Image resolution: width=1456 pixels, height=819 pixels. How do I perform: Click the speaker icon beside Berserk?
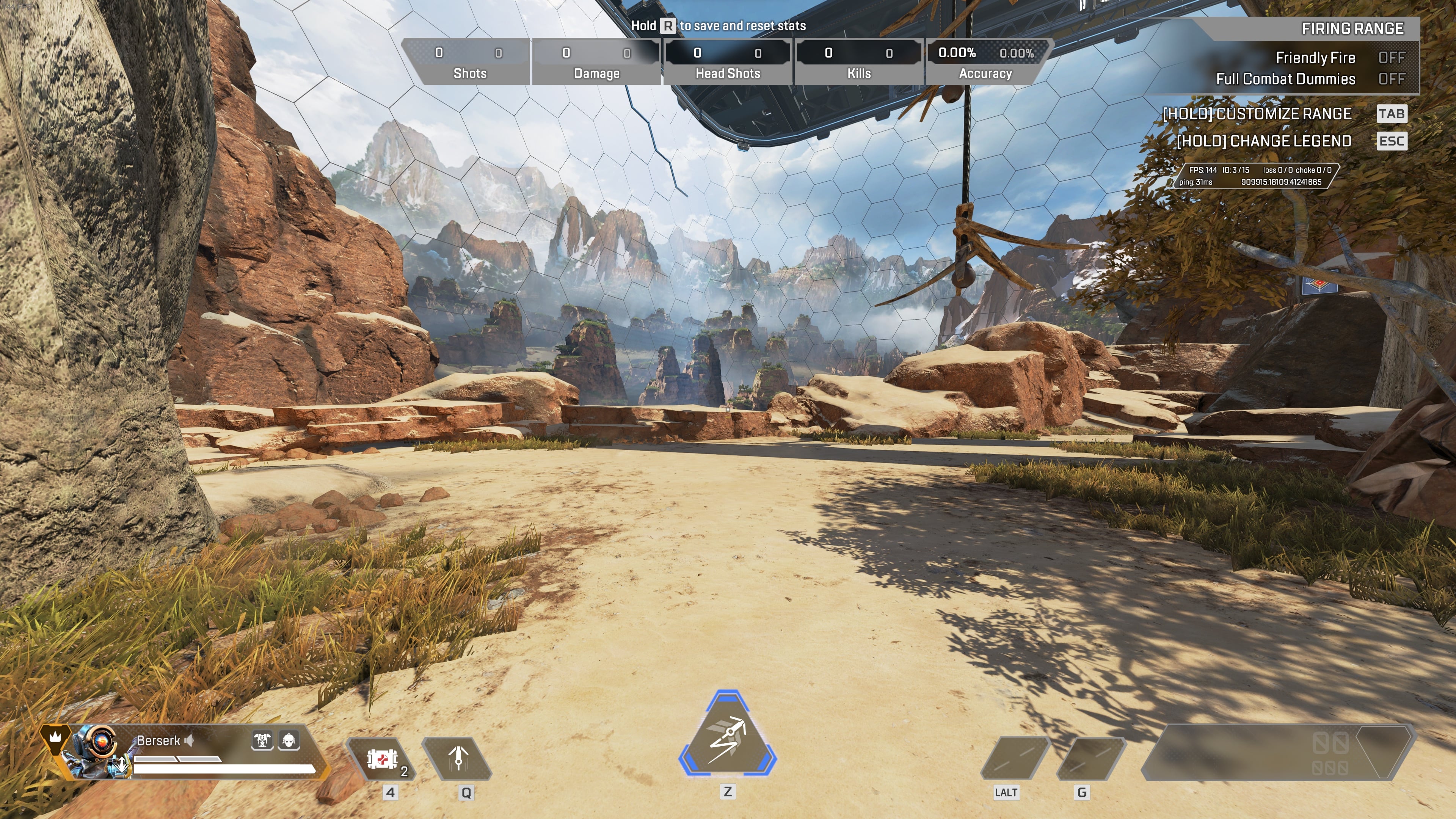point(189,741)
